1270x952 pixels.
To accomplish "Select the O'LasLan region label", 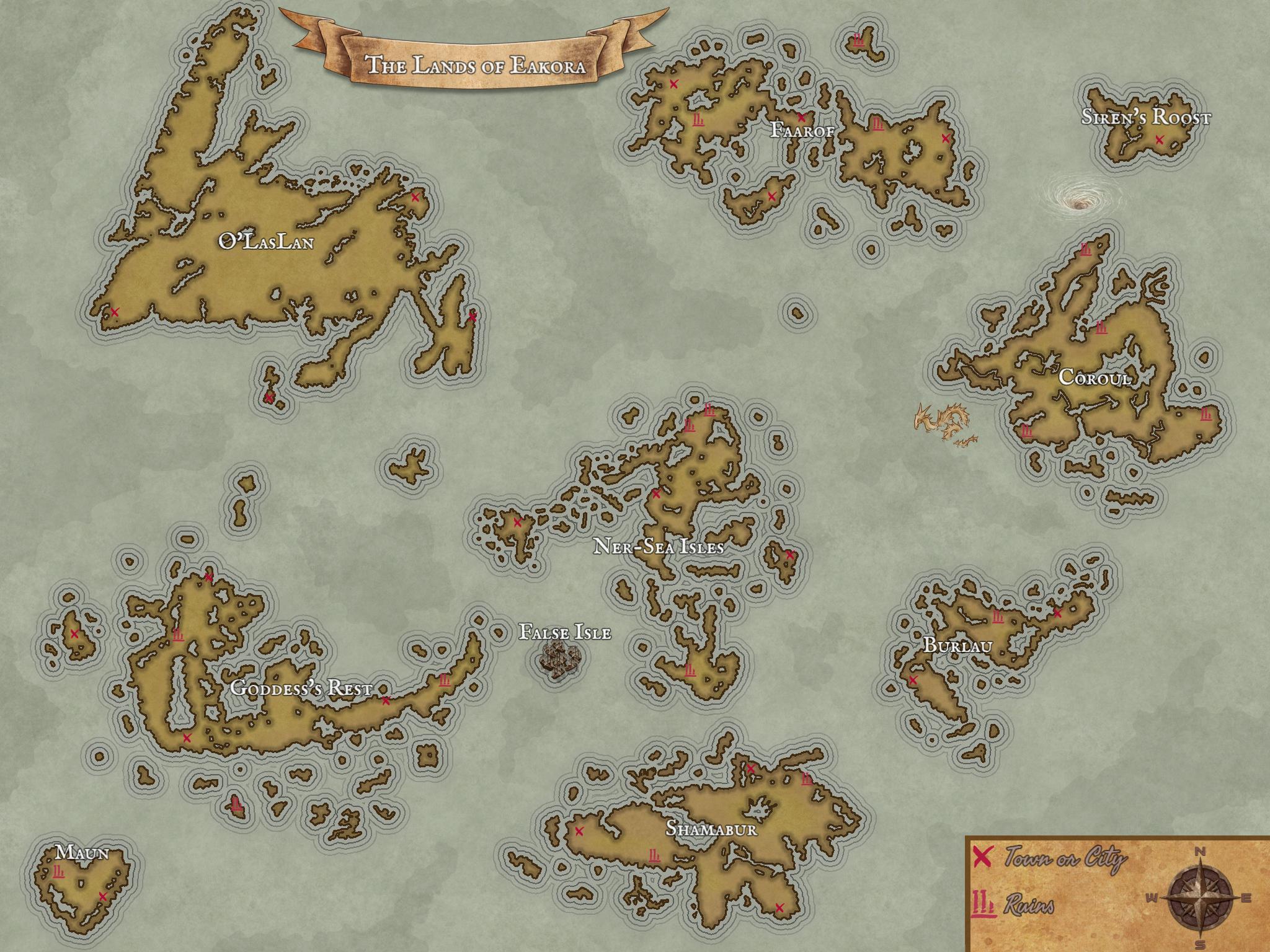I will (266, 242).
